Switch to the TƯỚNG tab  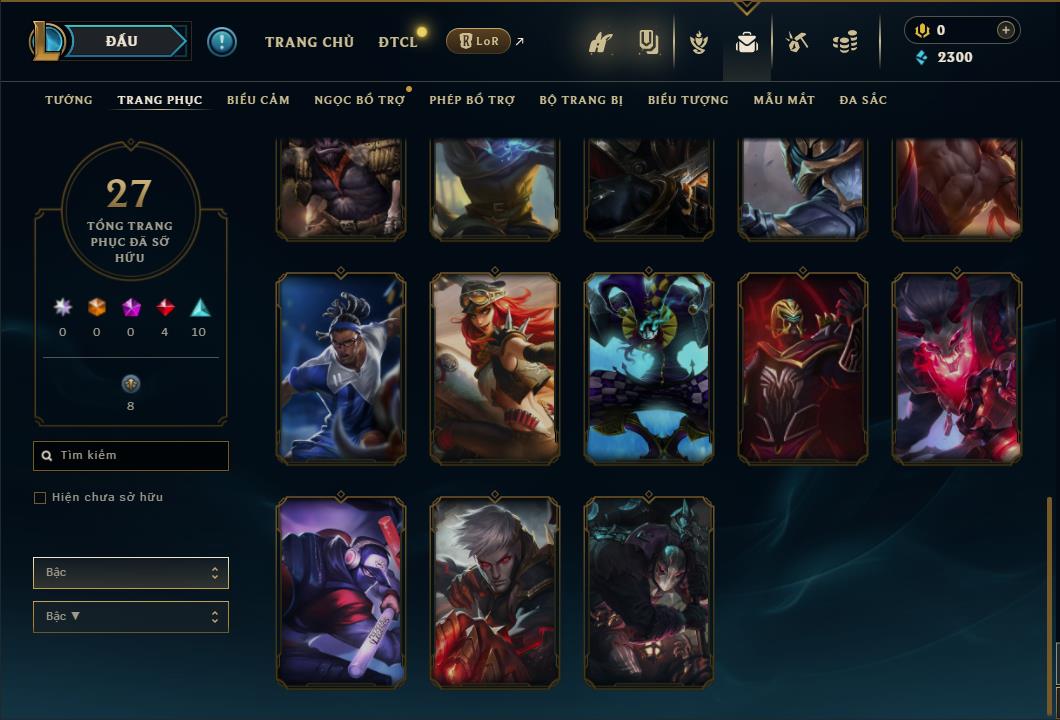tap(69, 100)
